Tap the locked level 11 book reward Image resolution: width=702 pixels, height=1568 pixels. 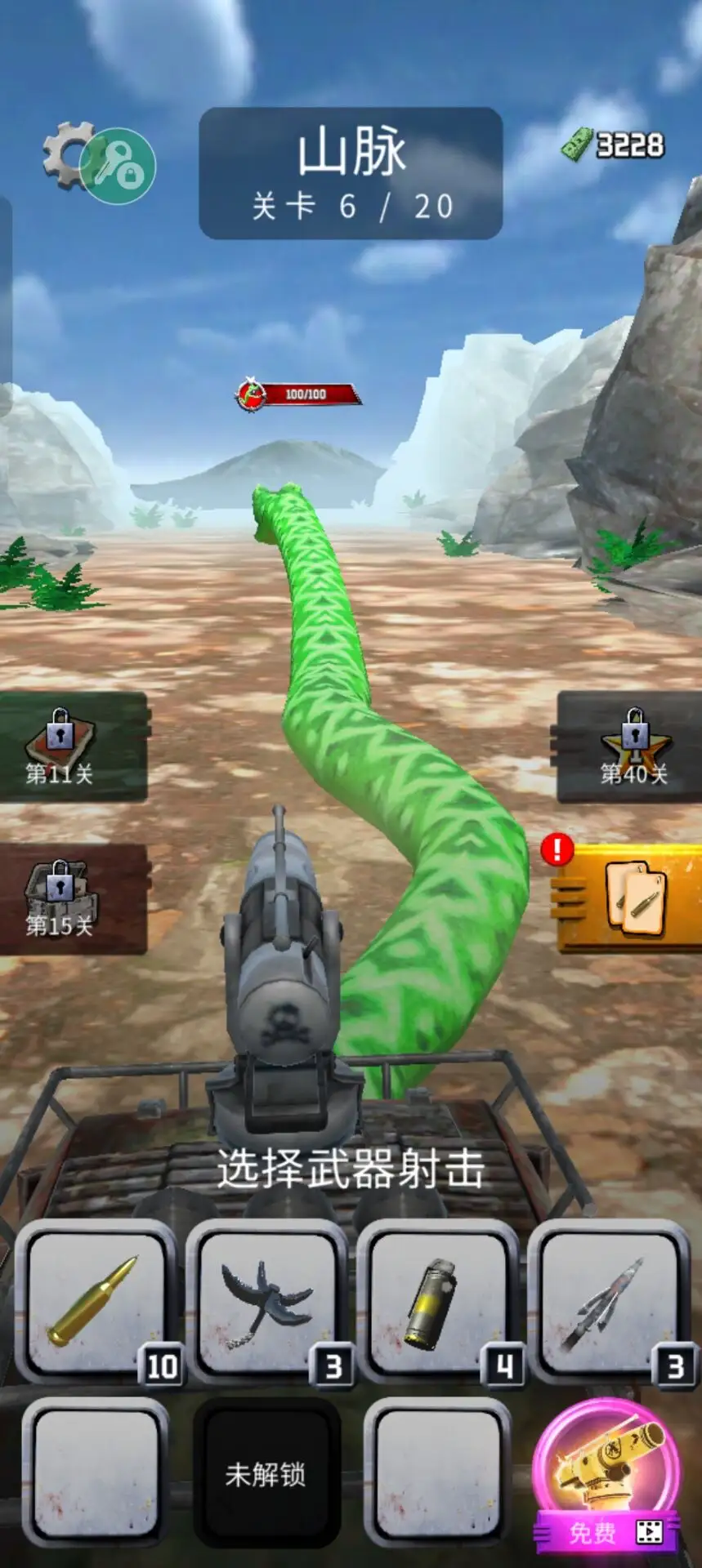click(72, 746)
